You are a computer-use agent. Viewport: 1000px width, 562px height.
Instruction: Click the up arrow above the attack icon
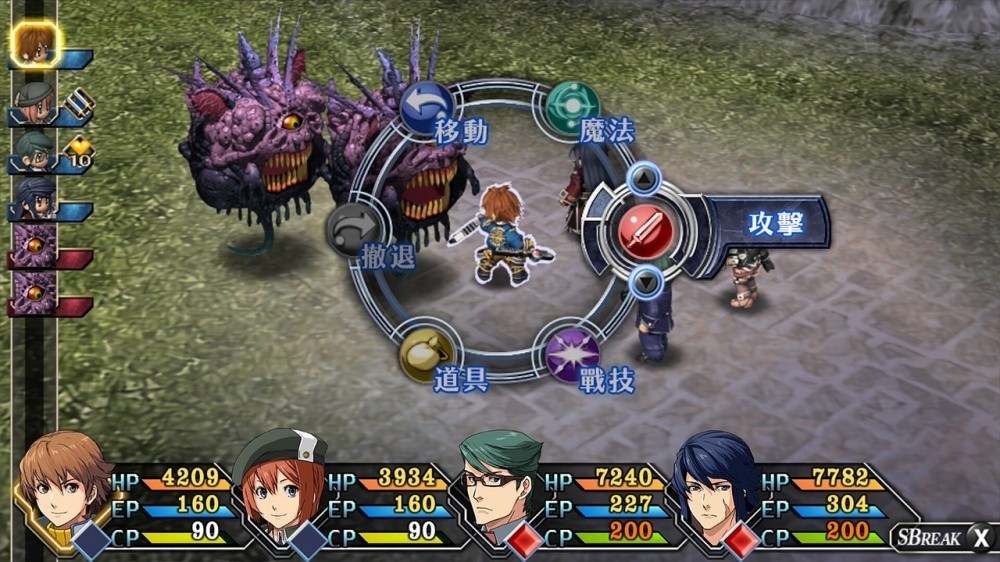pyautogui.click(x=646, y=180)
